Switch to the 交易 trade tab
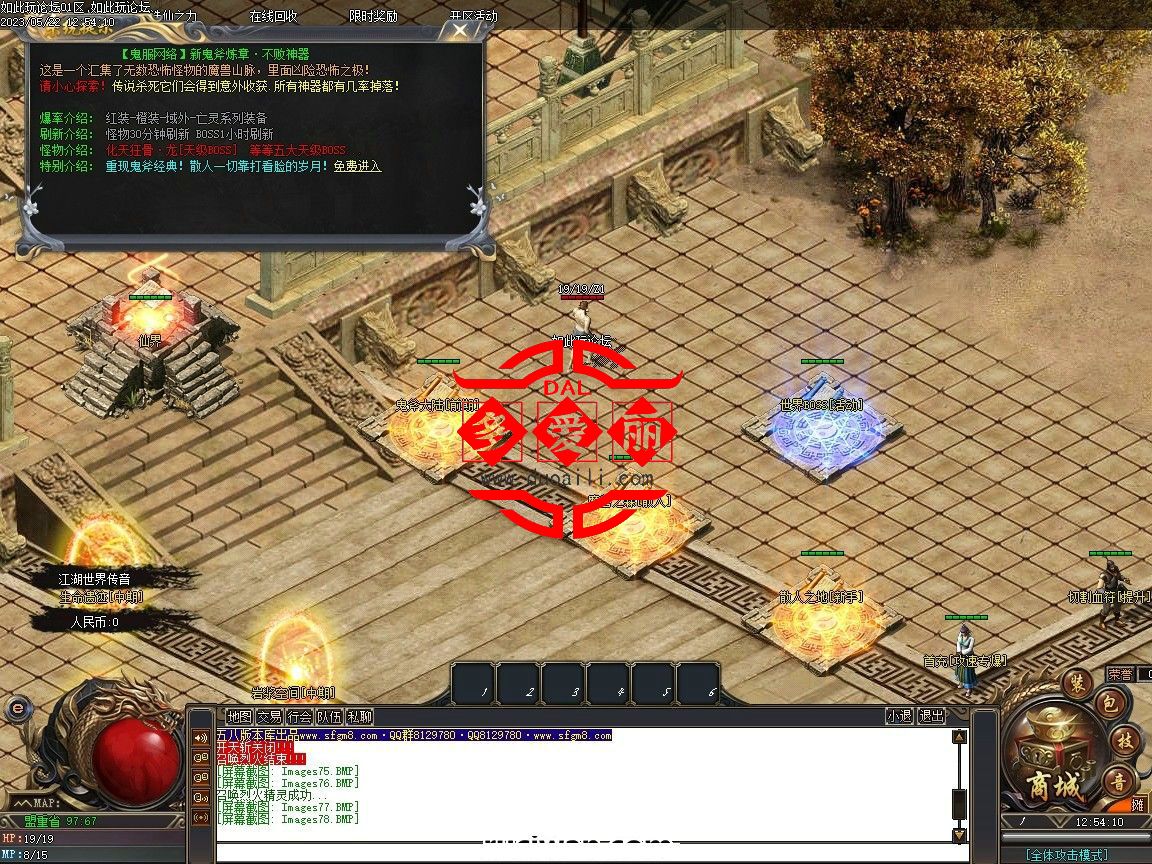Screen dimensions: 1152x864 (x=269, y=716)
